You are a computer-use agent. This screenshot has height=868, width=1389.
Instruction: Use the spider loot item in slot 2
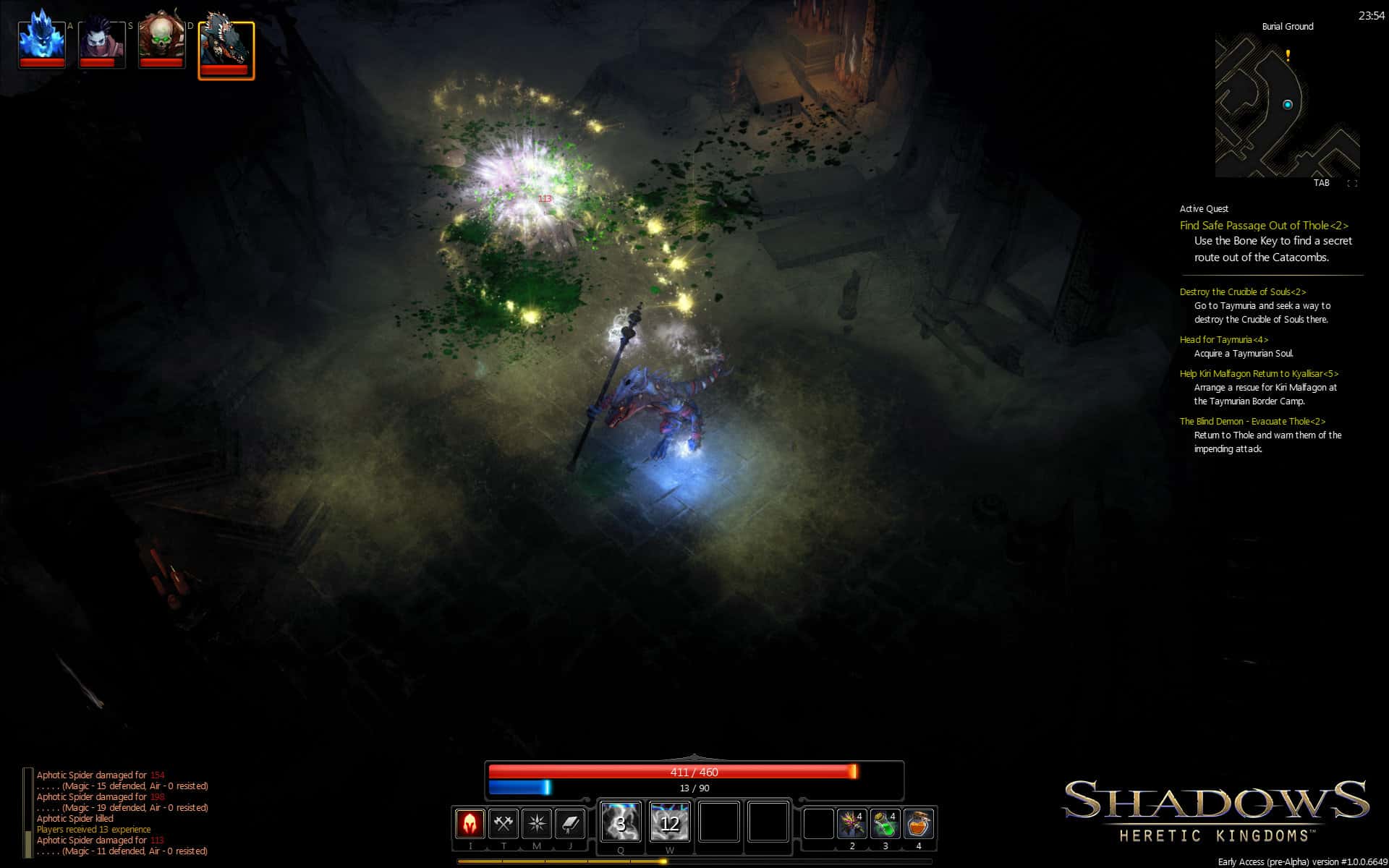852,825
